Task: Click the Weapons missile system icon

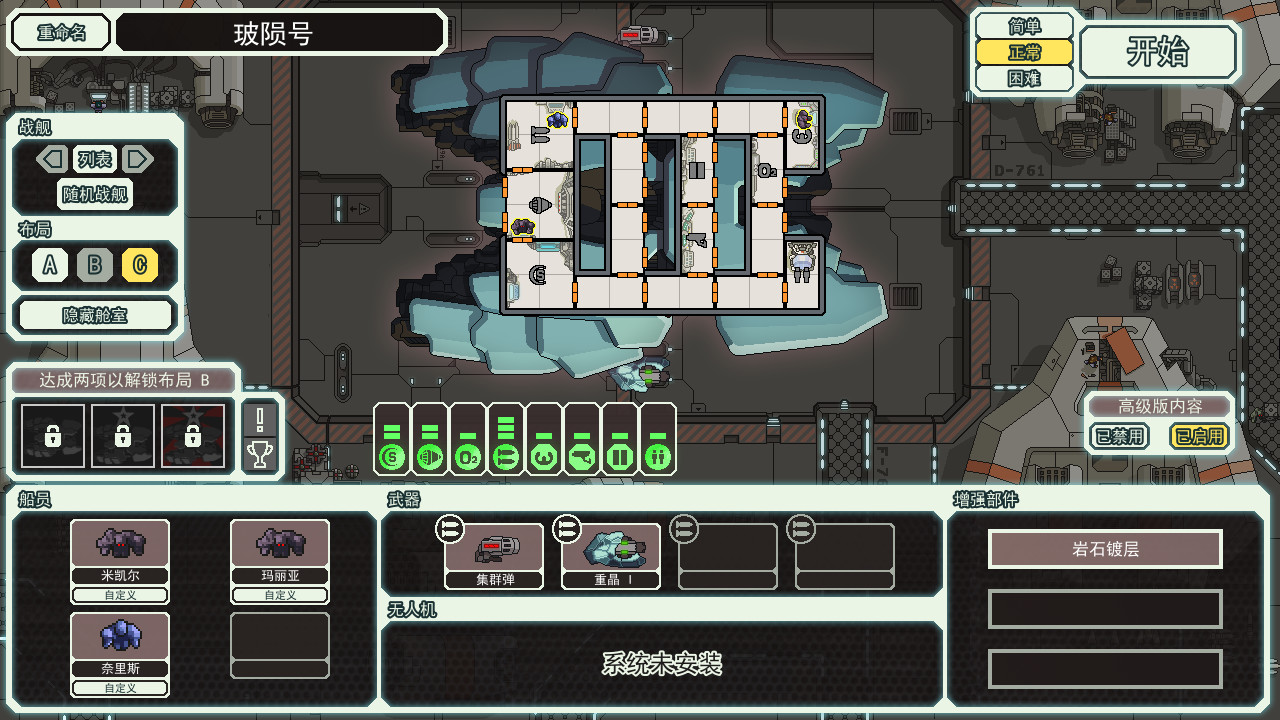Action: pos(507,457)
